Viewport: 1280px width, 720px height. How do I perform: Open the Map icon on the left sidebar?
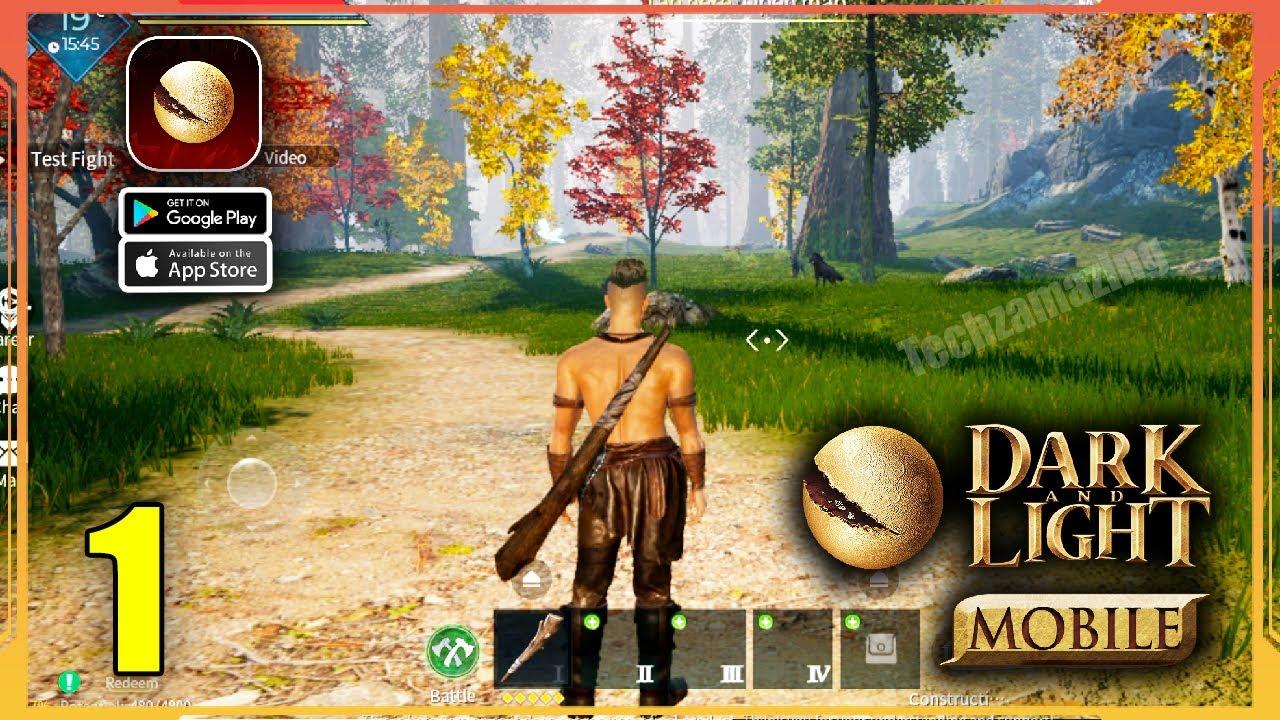(9, 452)
